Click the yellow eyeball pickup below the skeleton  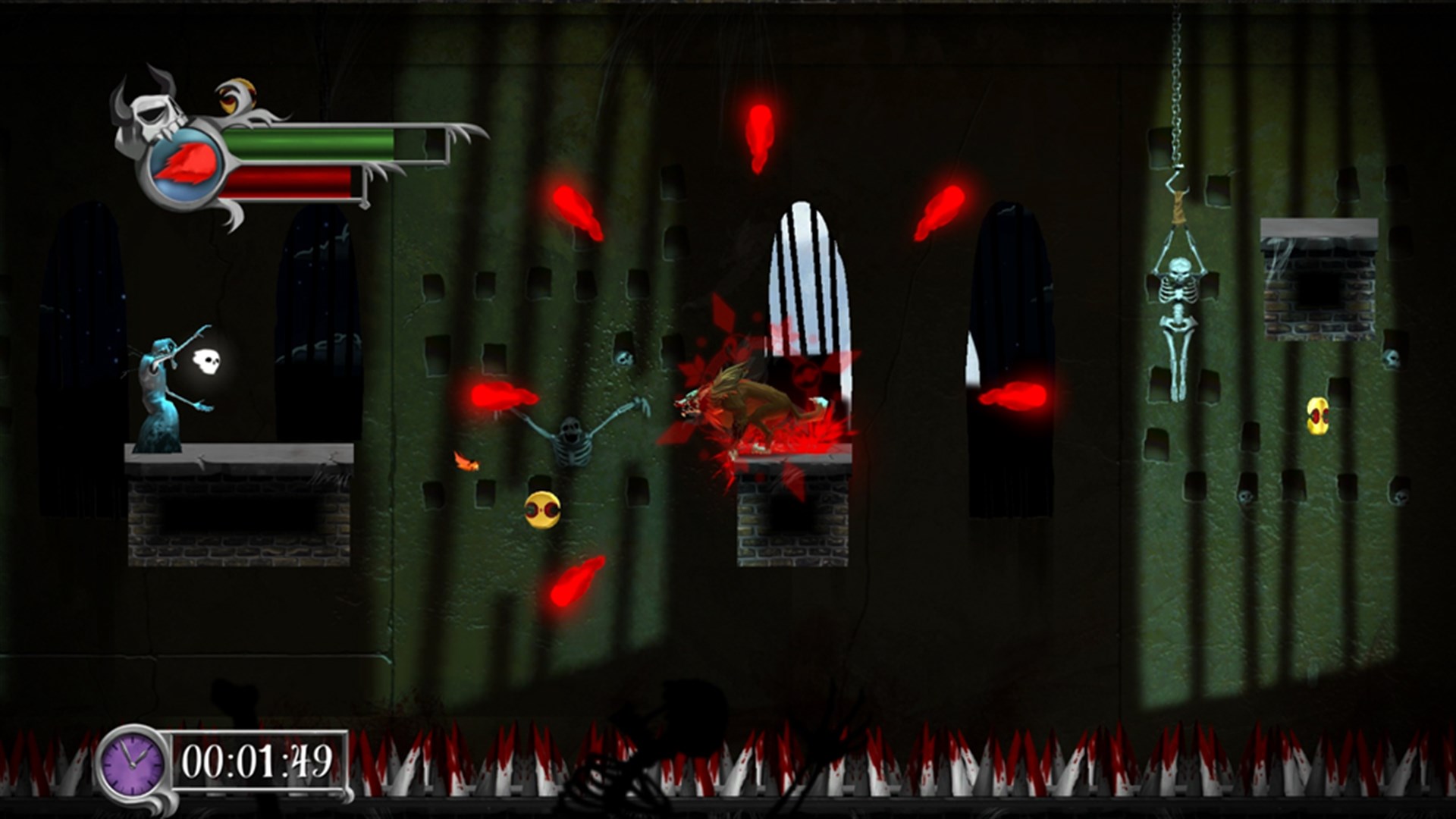coord(544,510)
